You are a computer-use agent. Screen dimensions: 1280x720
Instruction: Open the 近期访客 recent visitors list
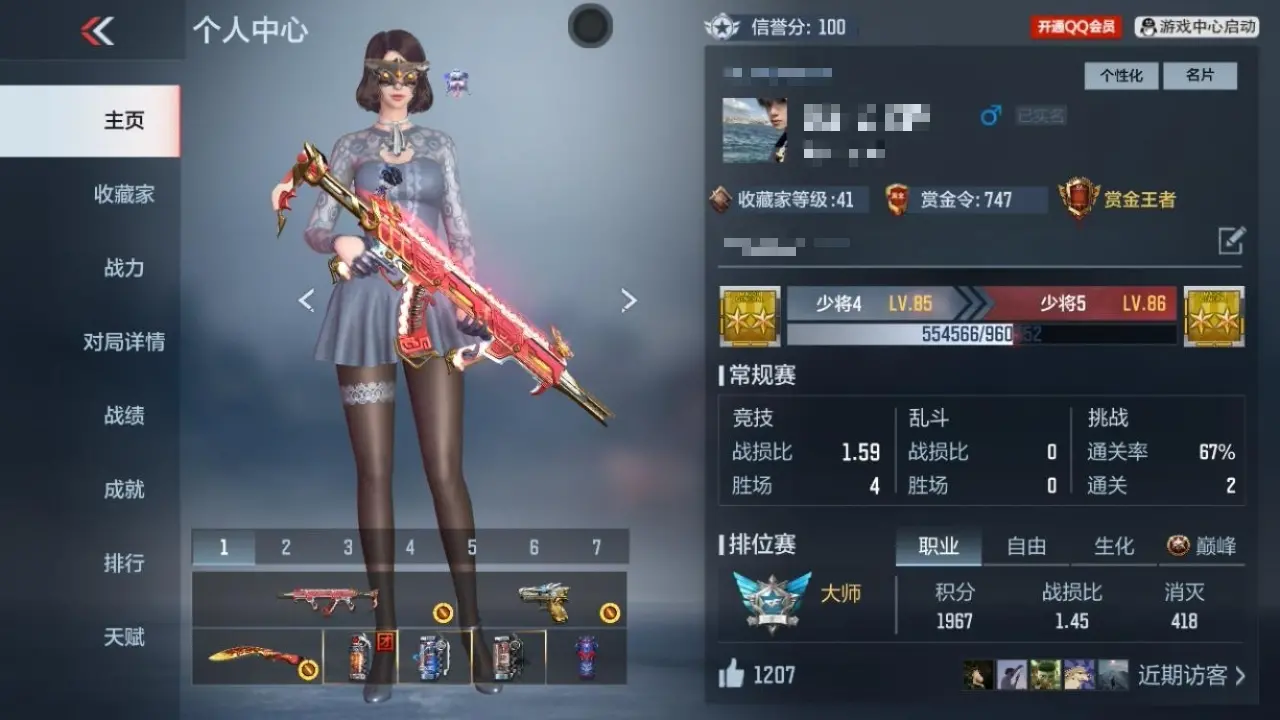(1191, 675)
